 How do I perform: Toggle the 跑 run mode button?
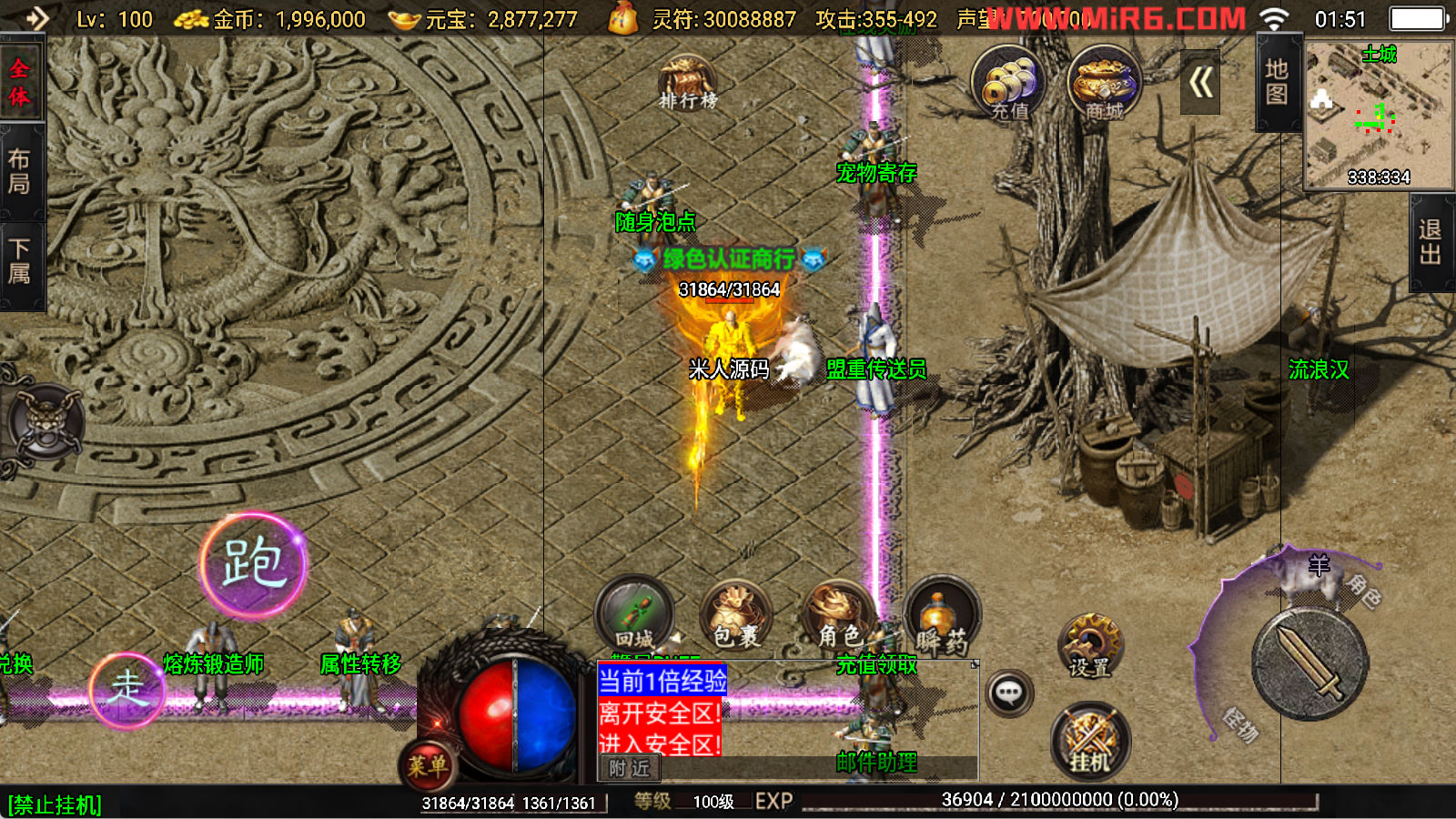coord(253,564)
